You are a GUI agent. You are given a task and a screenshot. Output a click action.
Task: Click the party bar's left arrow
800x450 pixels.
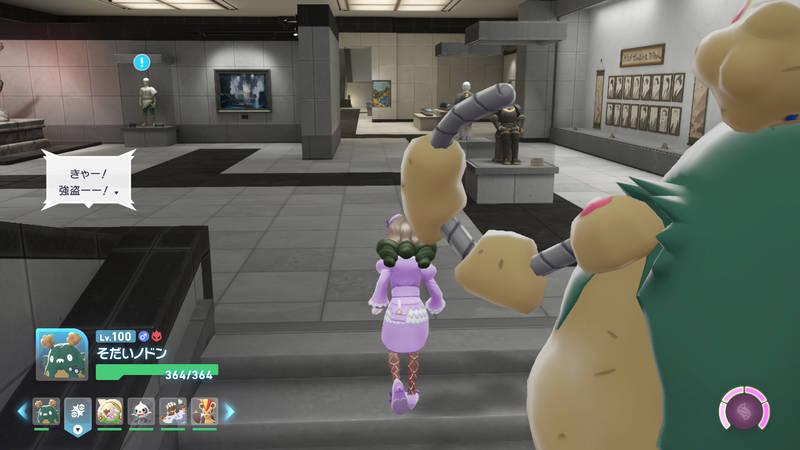[22, 410]
